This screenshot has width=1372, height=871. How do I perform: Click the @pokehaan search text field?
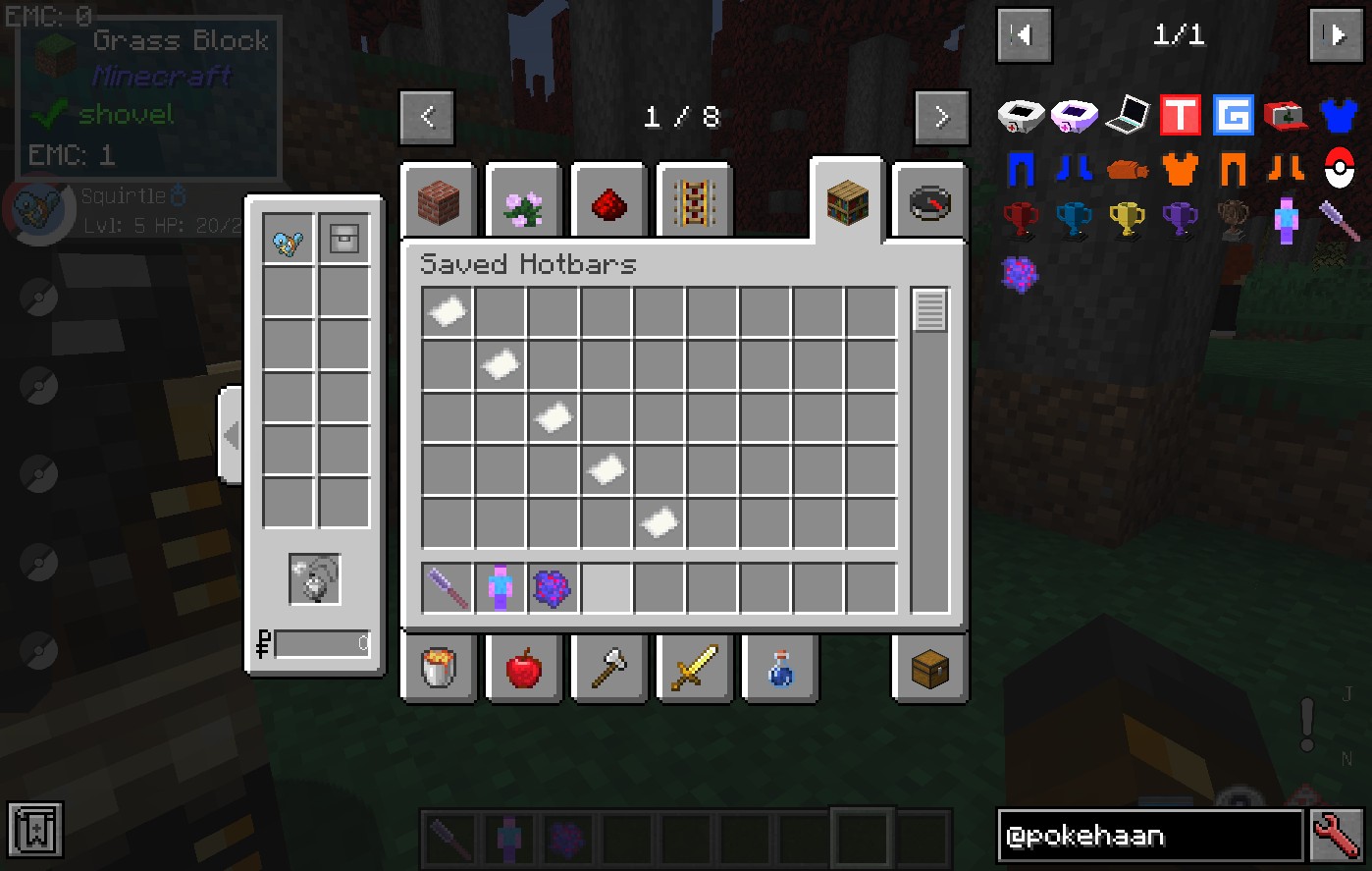[1149, 836]
